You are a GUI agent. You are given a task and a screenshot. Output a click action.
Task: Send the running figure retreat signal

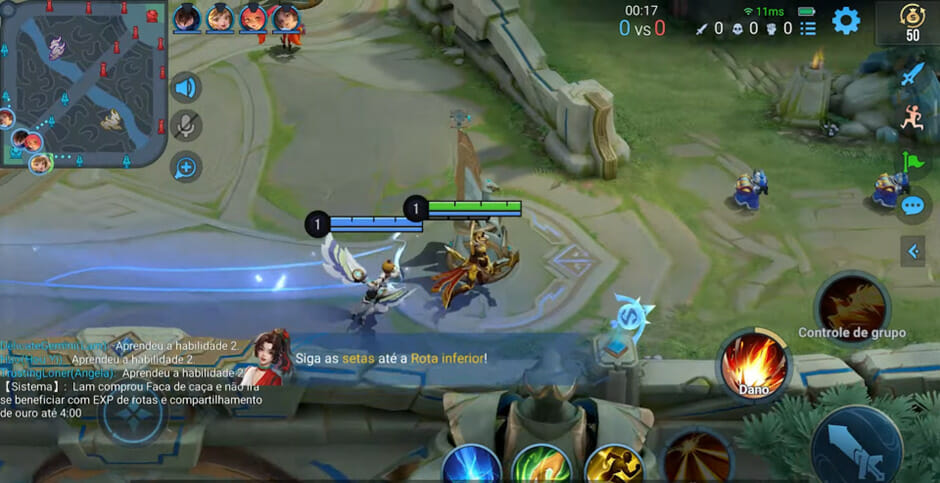(912, 117)
